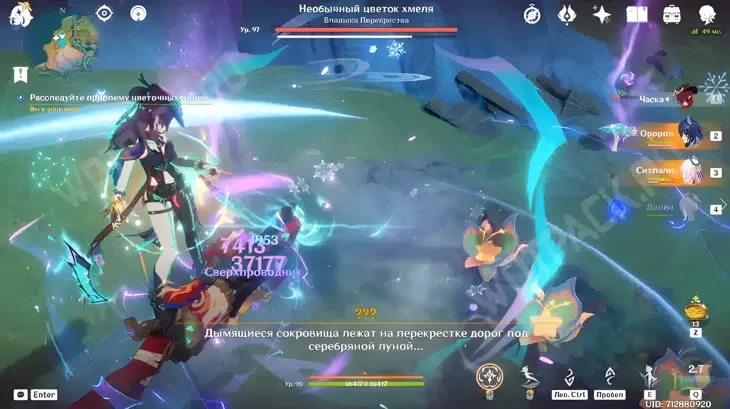Open the wish star icon
This screenshot has height=409, width=730.
coord(601,14)
